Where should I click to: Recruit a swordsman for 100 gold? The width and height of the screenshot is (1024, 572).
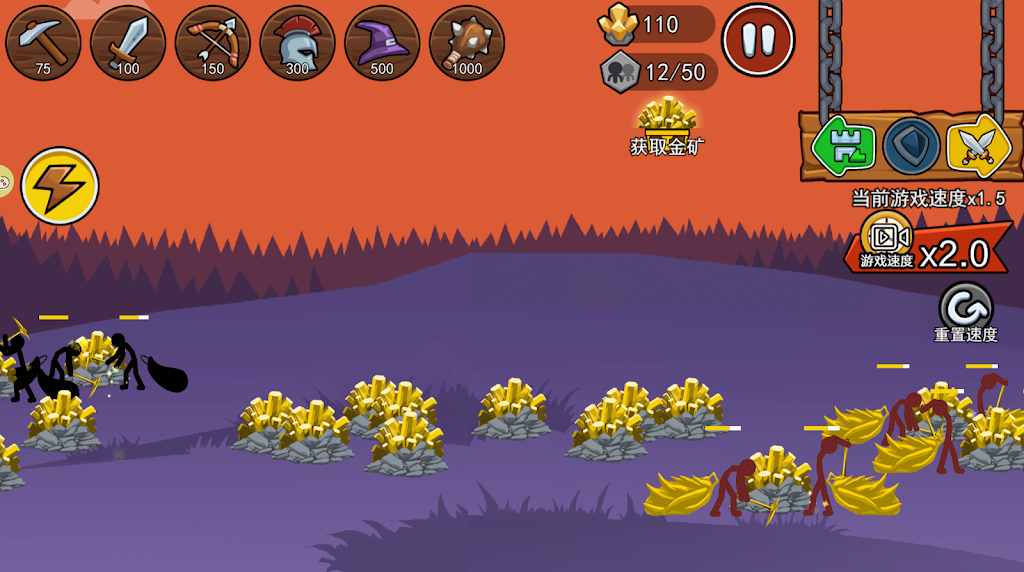pyautogui.click(x=128, y=43)
